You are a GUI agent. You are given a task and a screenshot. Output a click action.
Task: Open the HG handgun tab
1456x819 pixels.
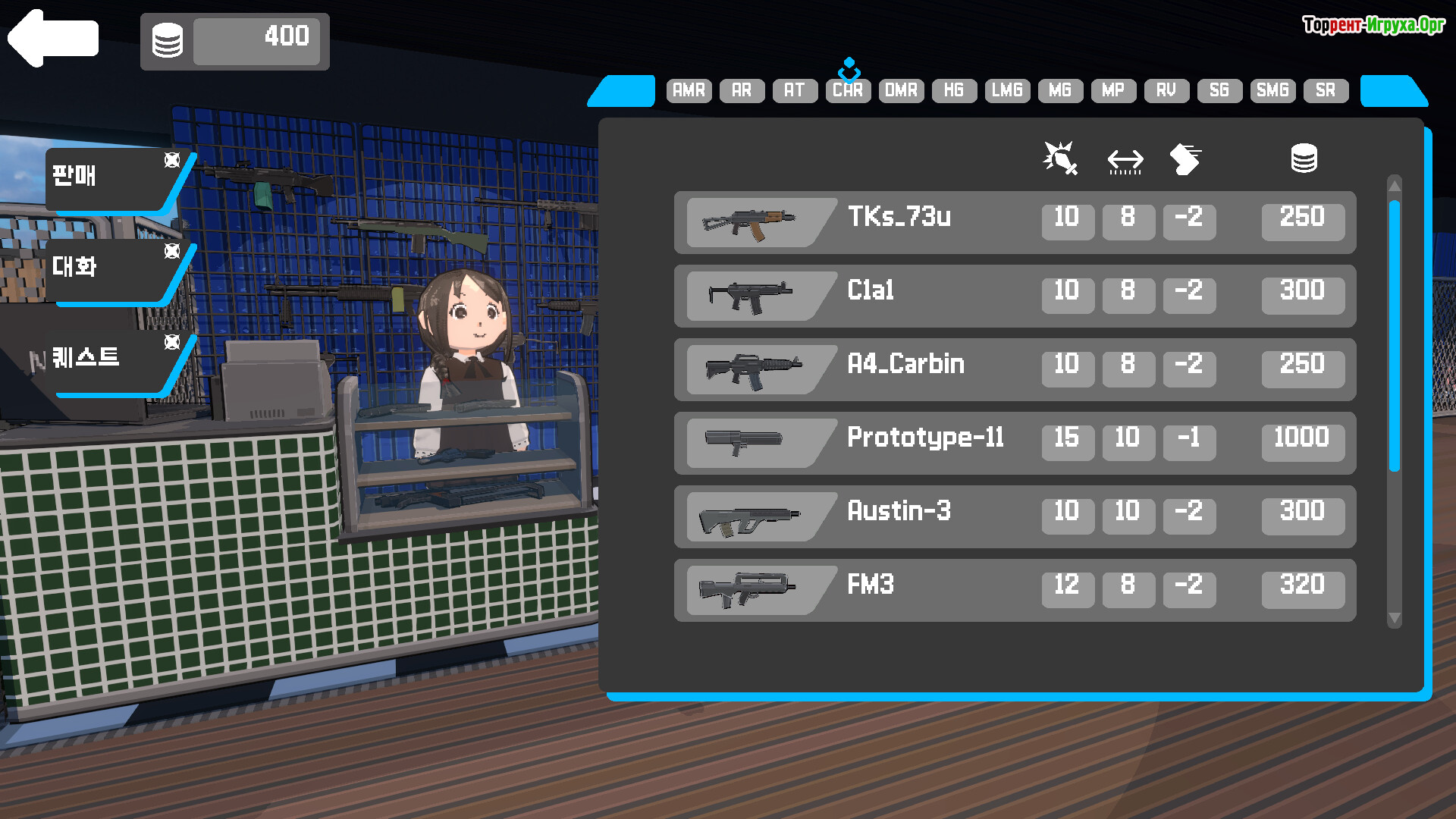(x=954, y=90)
